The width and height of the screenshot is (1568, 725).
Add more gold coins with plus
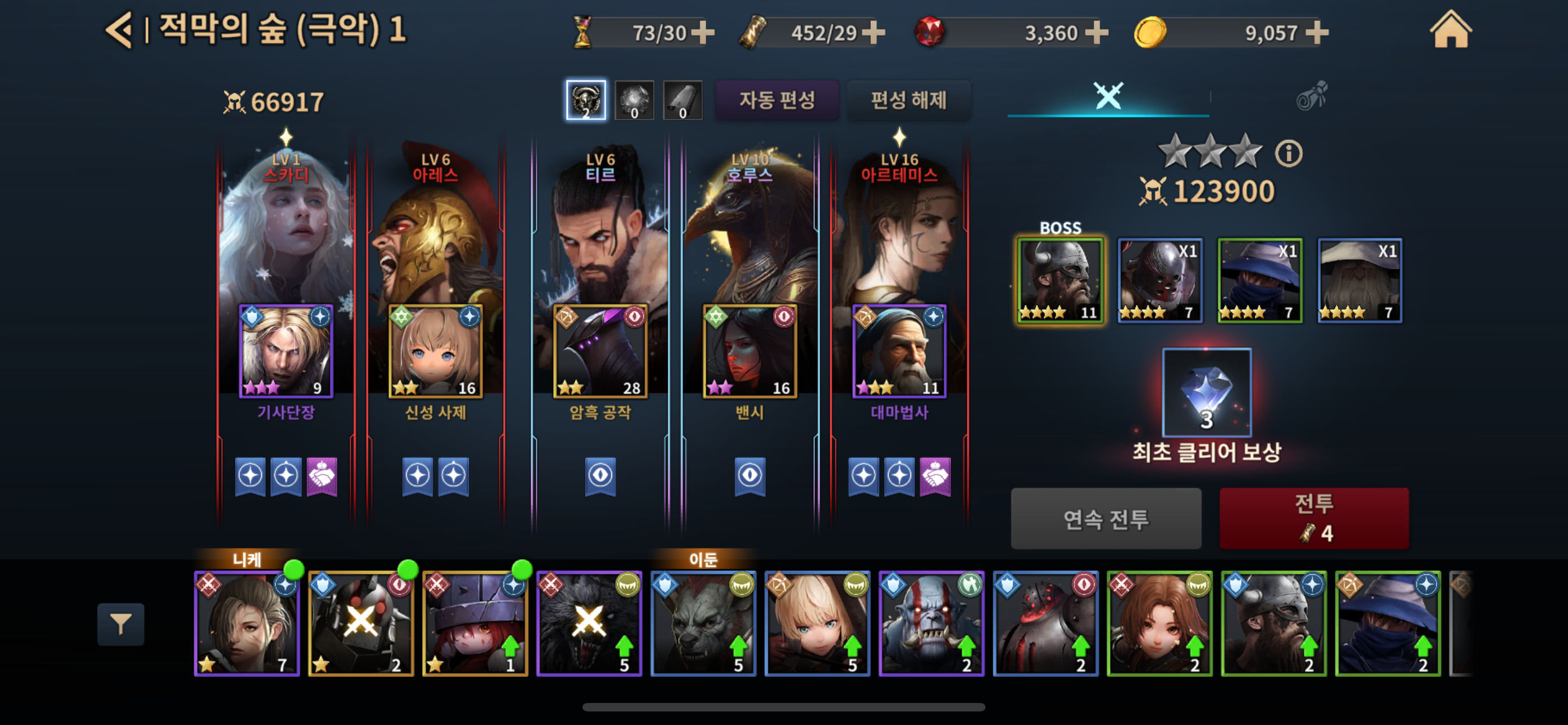1317,33
